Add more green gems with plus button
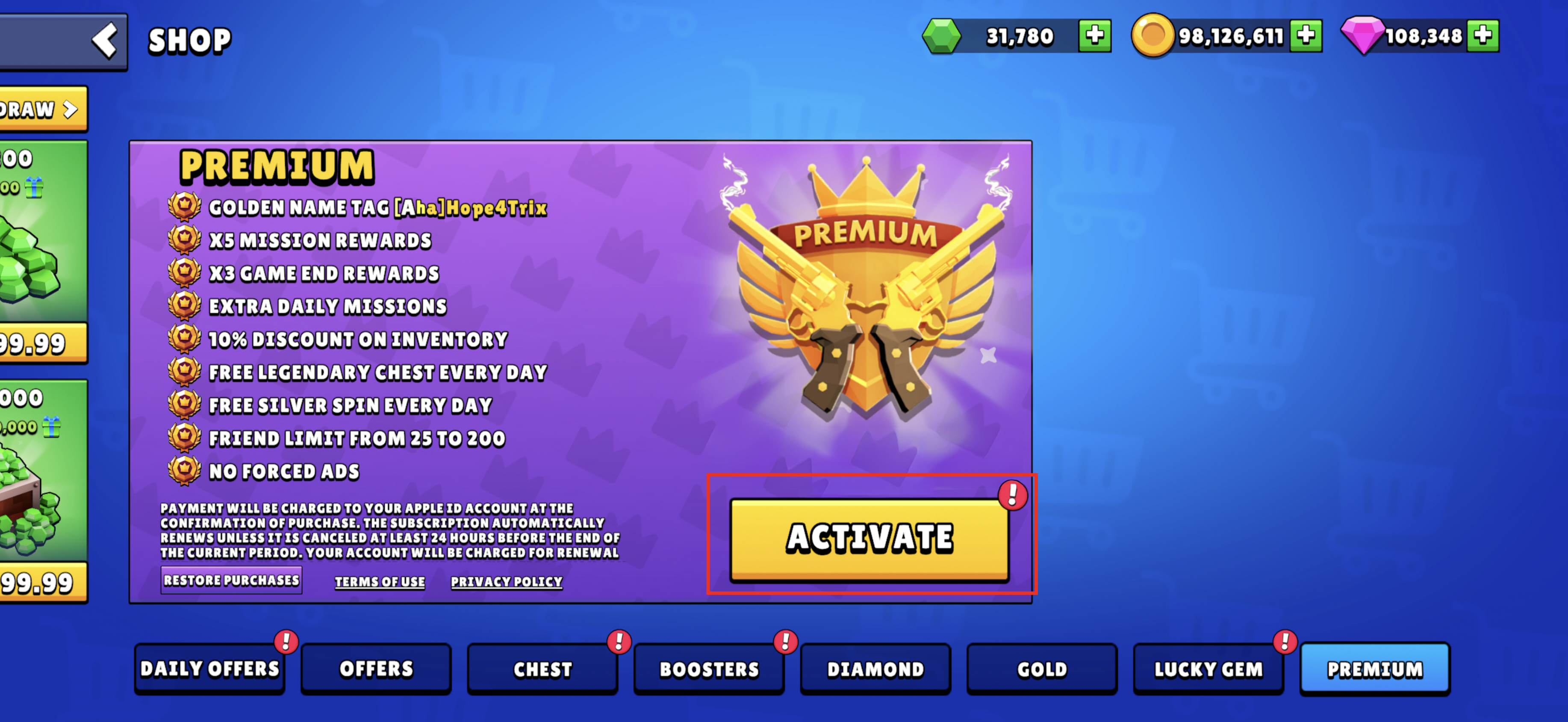This screenshot has width=1568, height=722. [1094, 36]
